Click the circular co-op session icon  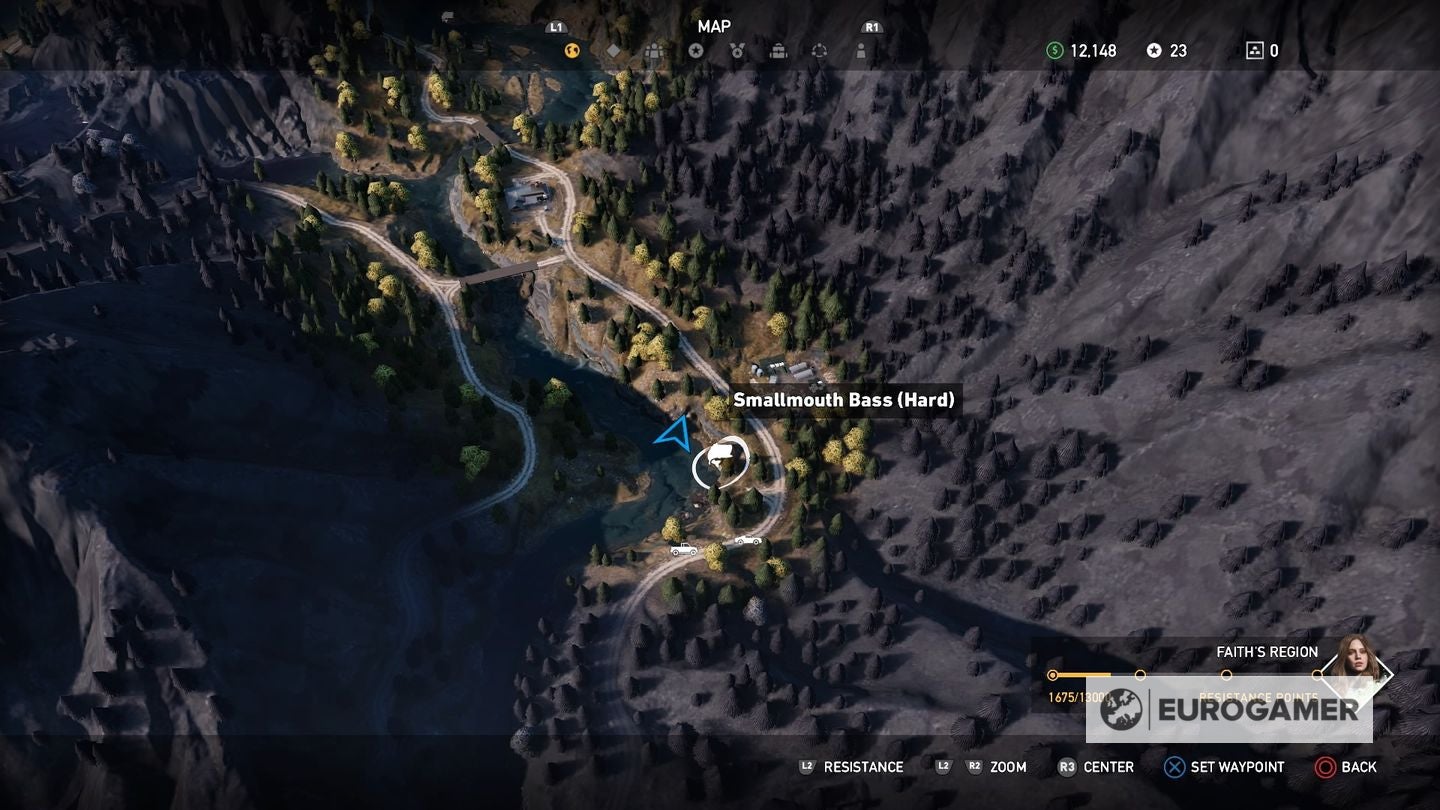coord(821,50)
